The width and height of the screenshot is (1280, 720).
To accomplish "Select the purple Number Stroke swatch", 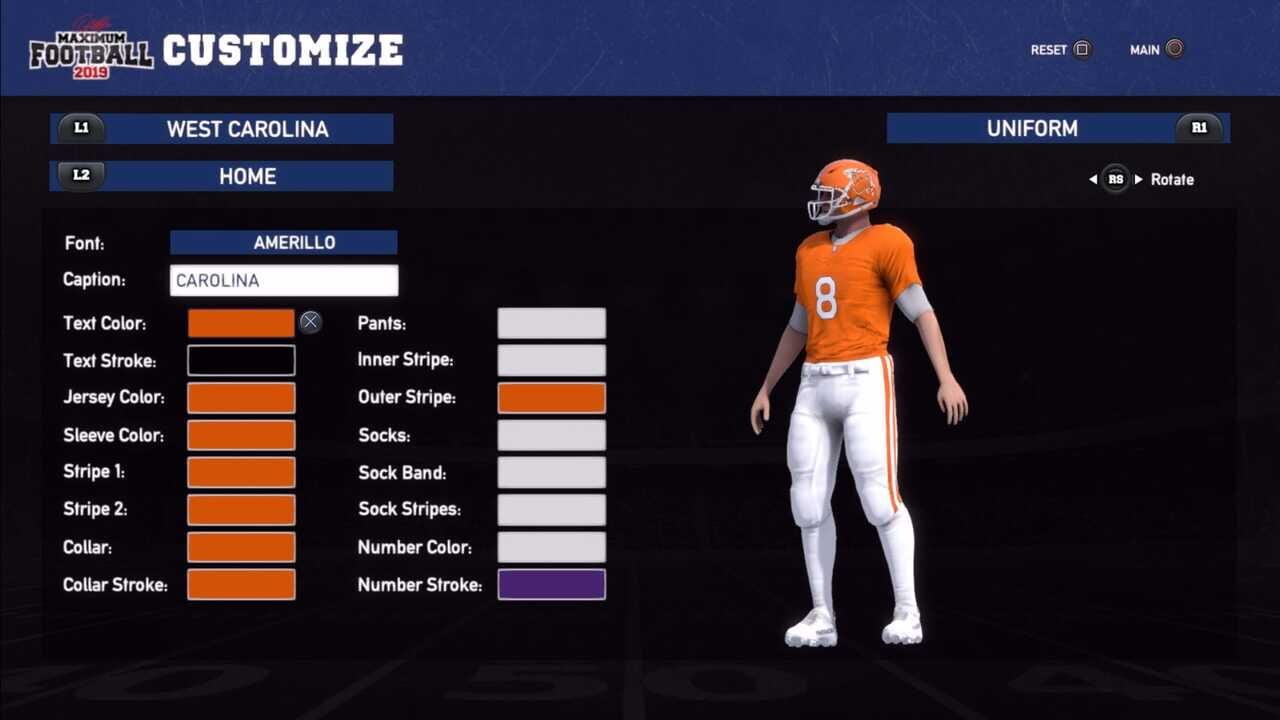I will pyautogui.click(x=551, y=584).
